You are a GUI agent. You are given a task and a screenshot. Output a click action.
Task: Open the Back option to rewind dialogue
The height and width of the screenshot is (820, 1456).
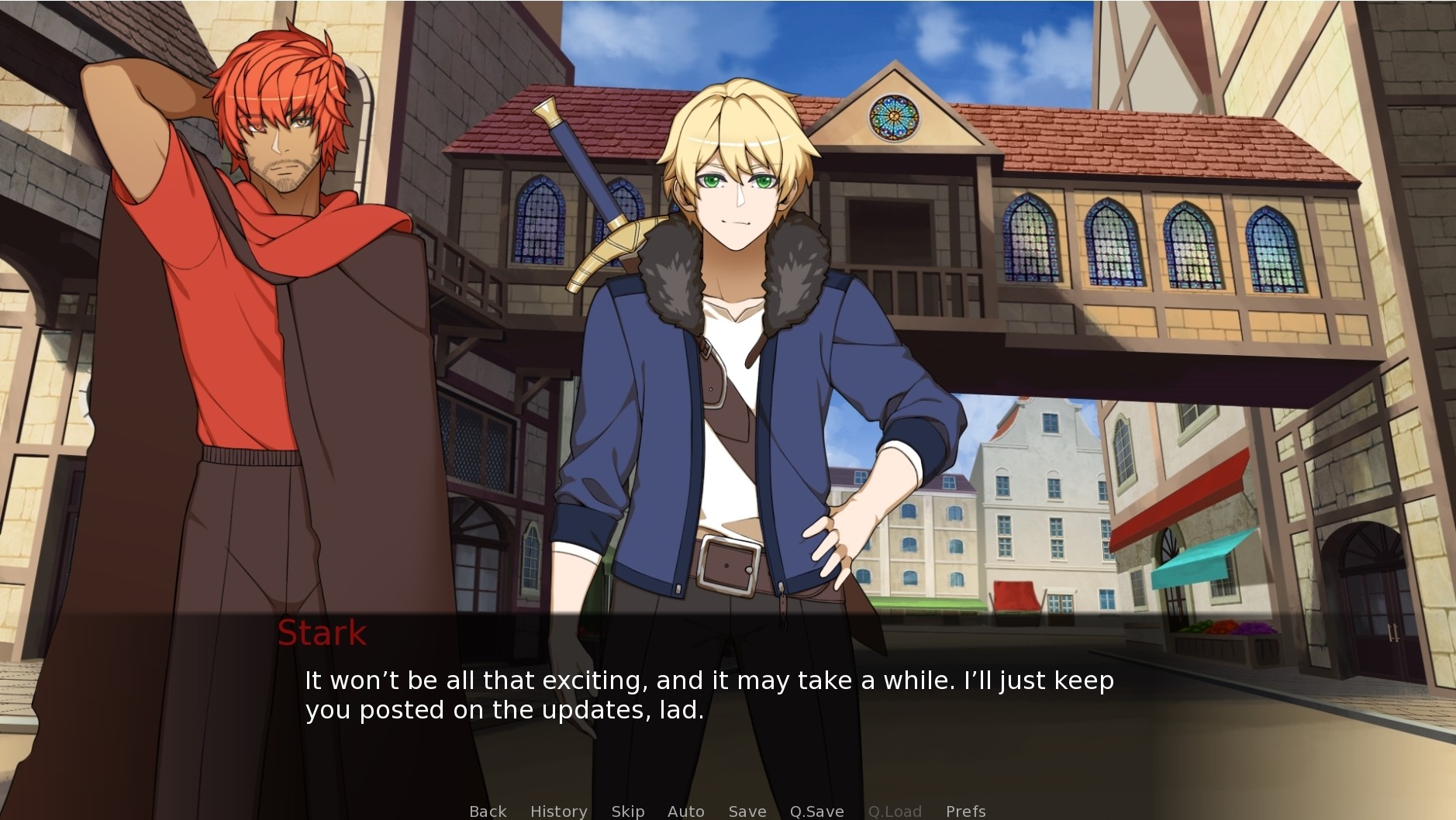click(x=487, y=811)
